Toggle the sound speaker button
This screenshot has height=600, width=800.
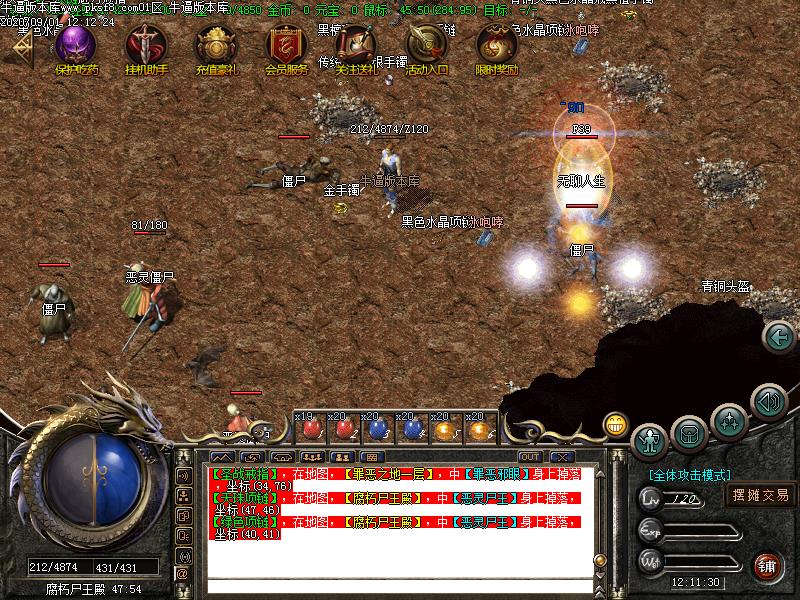pos(767,402)
